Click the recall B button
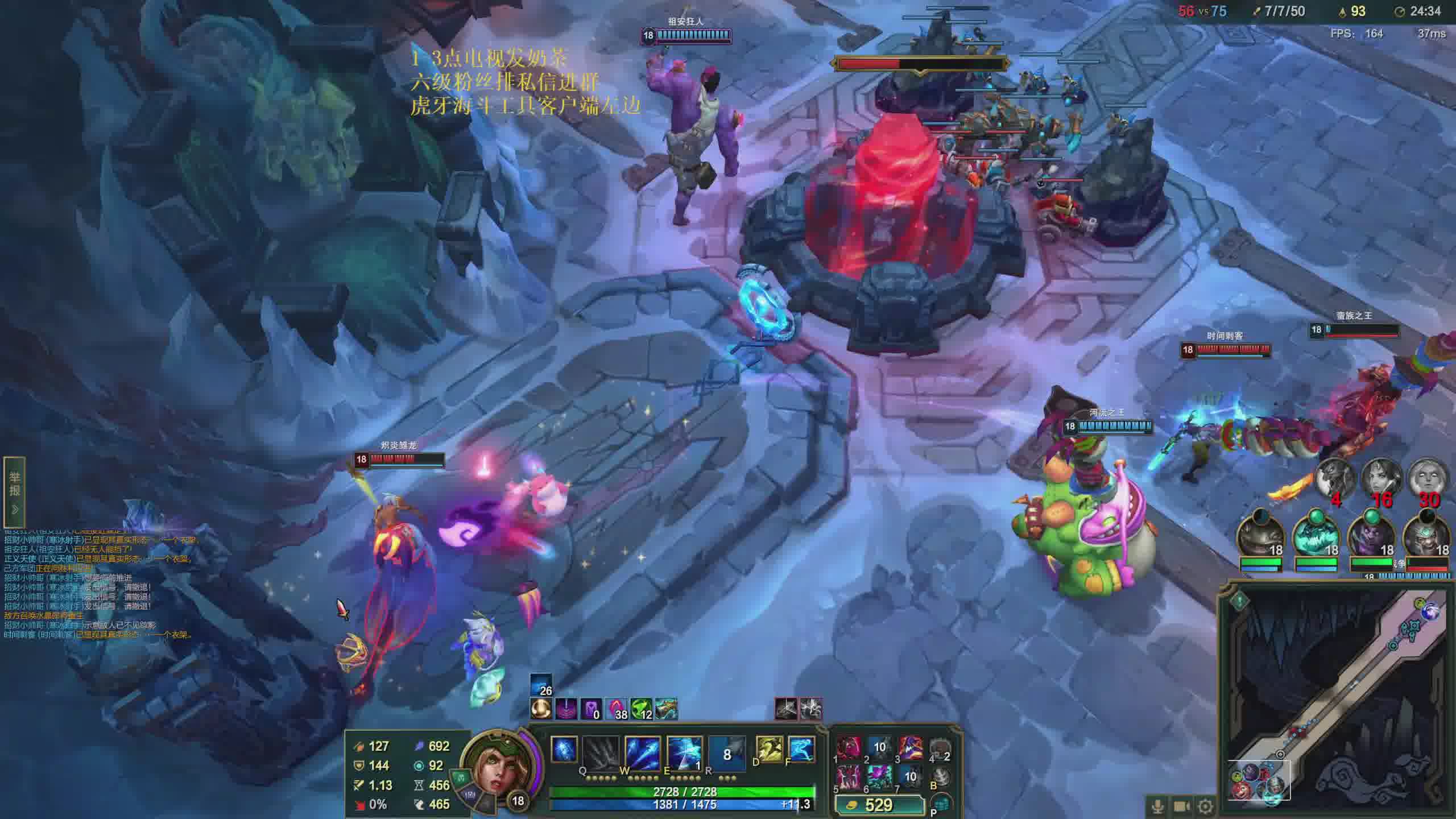Viewport: 1456px width, 819px height. tap(941, 776)
